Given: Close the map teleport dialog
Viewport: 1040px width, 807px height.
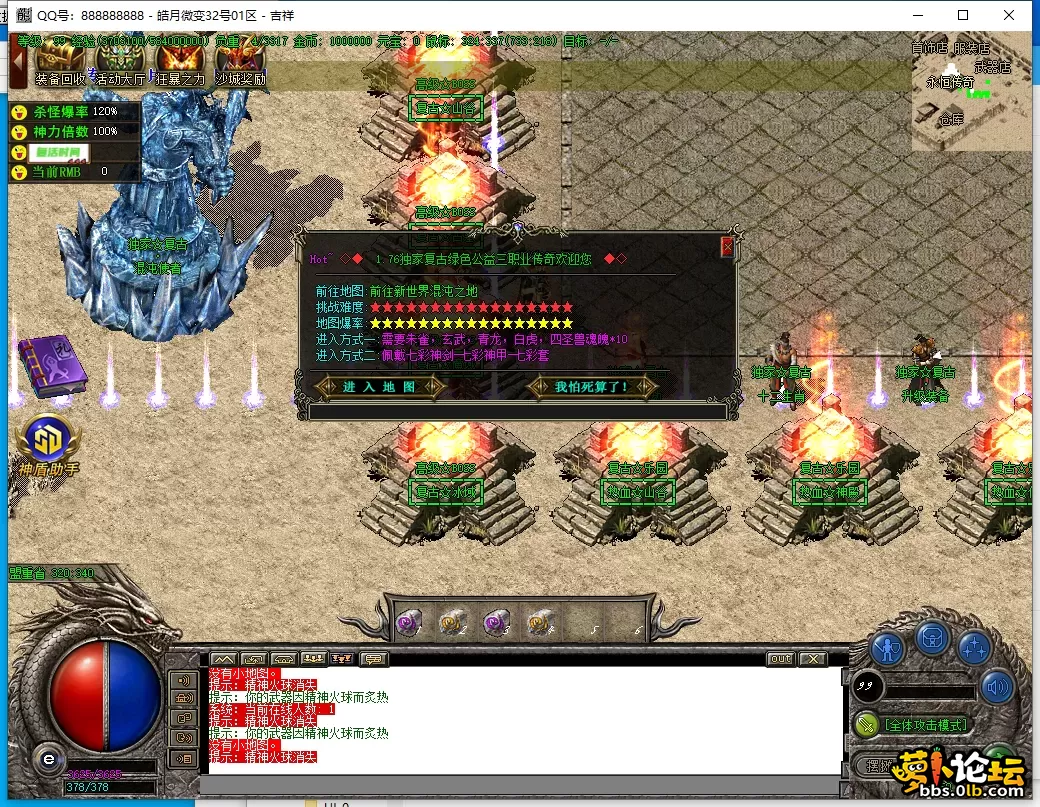Looking at the screenshot, I should point(727,246).
